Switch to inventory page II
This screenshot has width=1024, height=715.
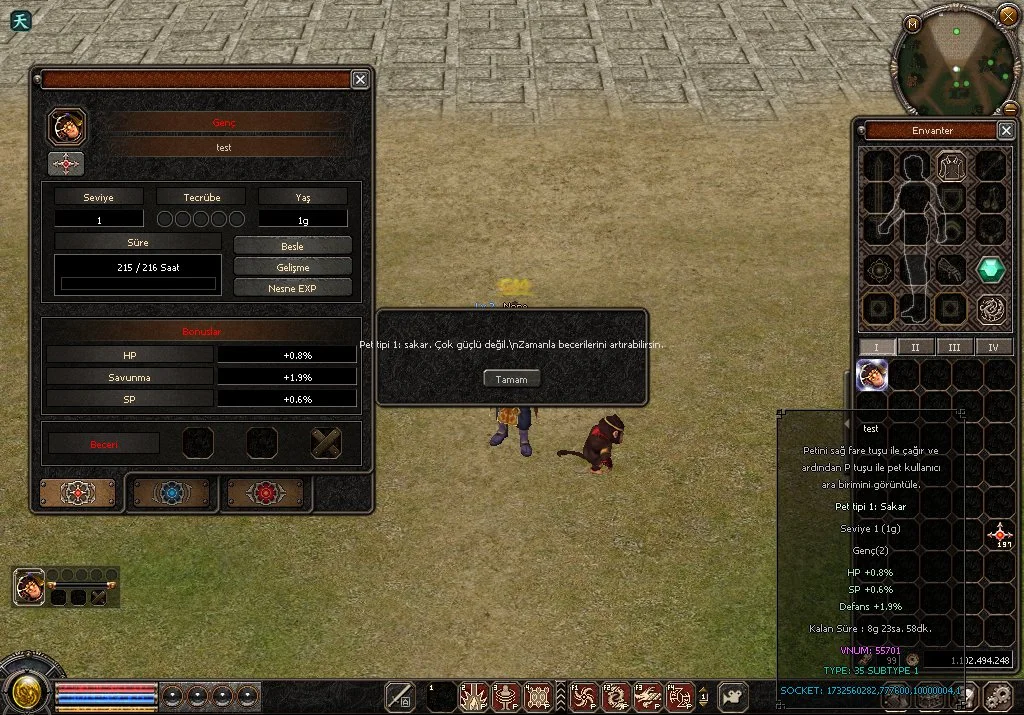(x=914, y=347)
